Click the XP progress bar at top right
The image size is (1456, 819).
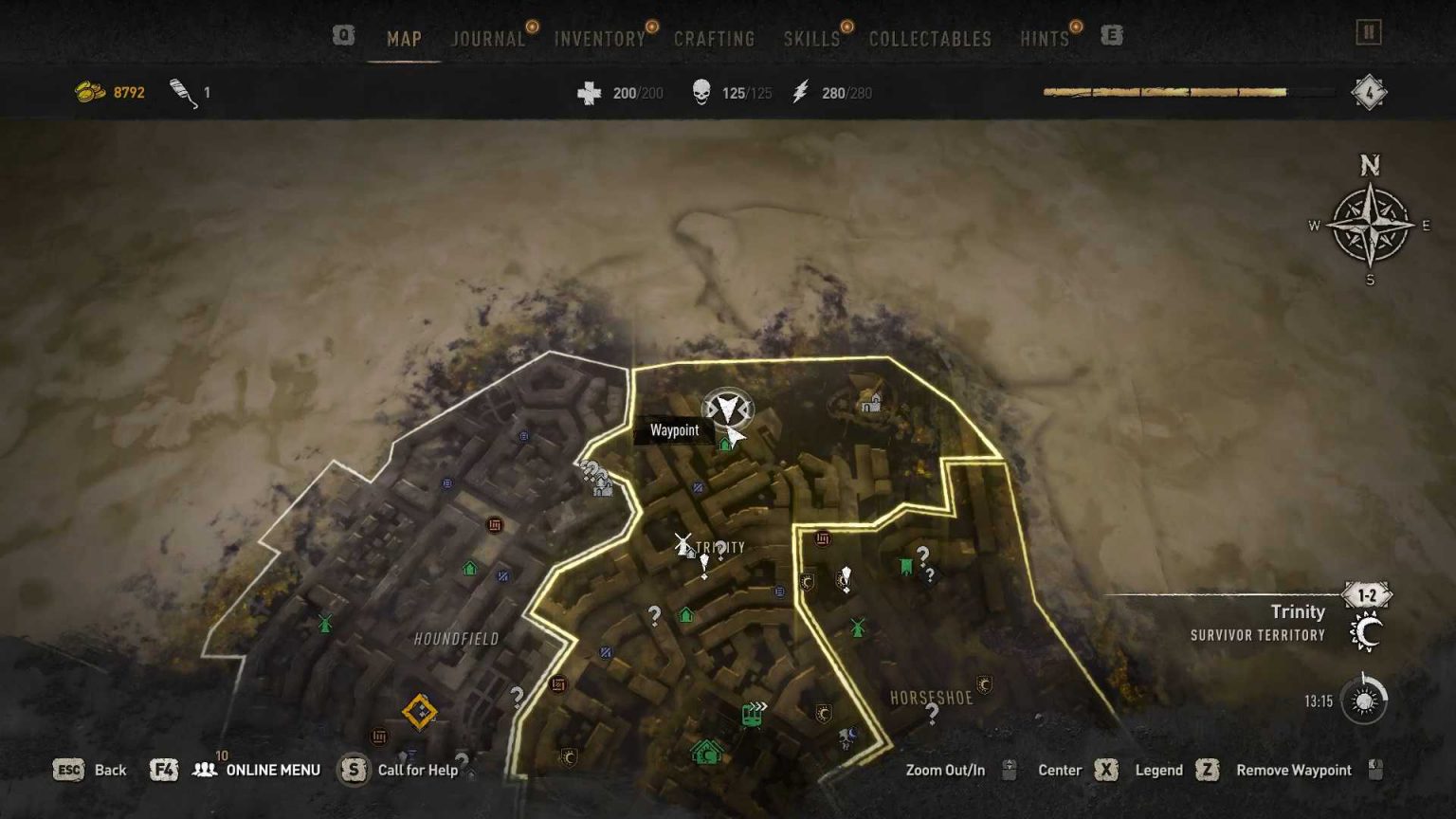coord(1166,92)
